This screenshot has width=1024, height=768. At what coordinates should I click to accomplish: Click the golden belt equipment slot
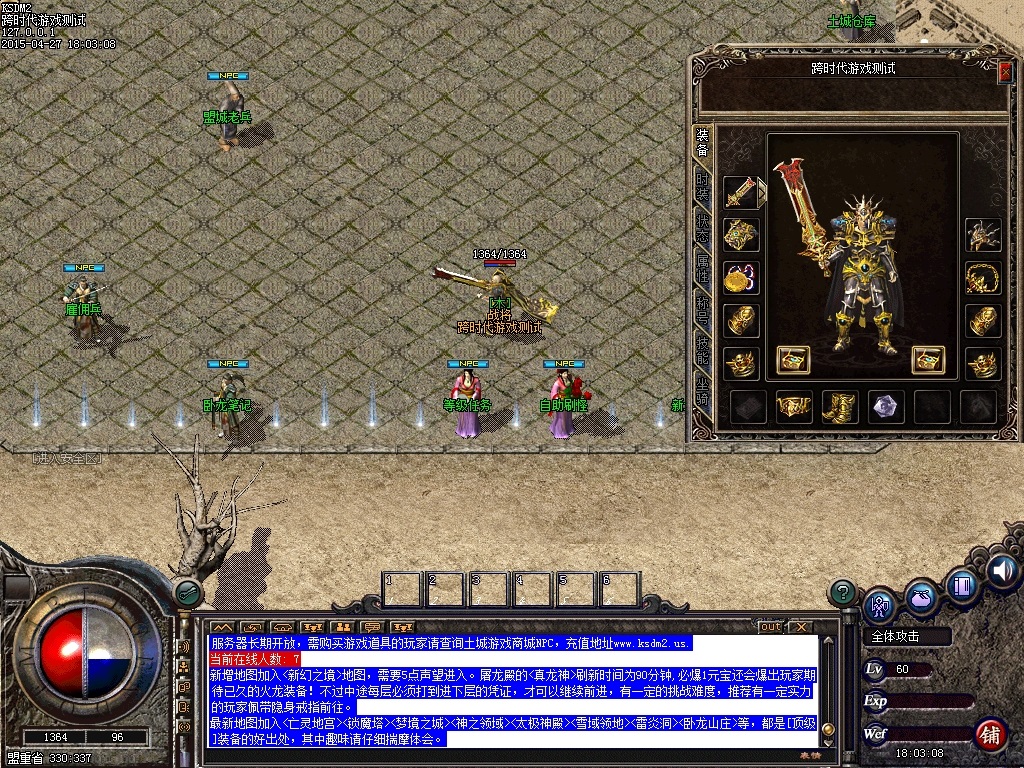tap(794, 406)
